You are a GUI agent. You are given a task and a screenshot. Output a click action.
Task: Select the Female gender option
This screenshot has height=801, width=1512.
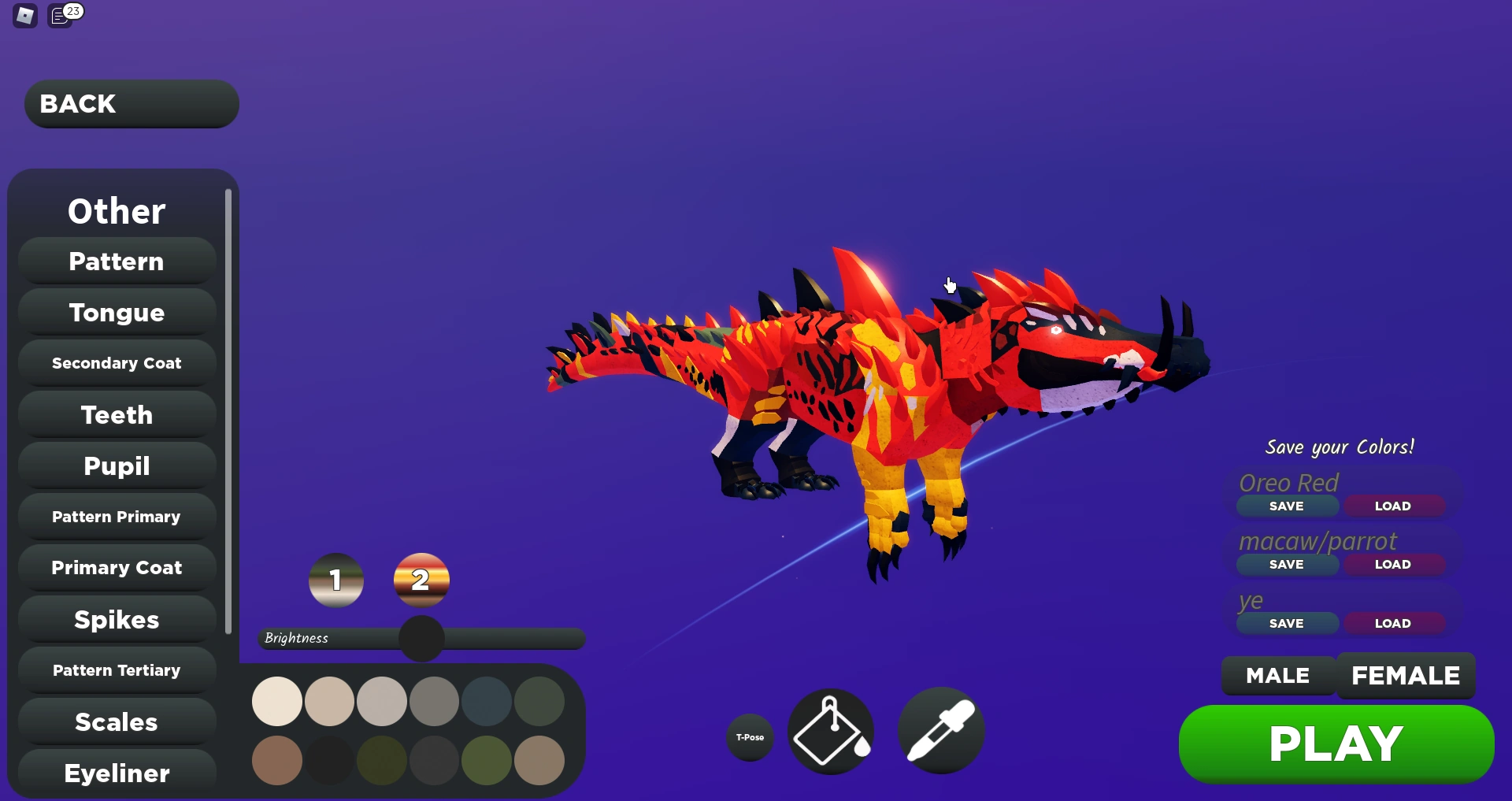1406,675
